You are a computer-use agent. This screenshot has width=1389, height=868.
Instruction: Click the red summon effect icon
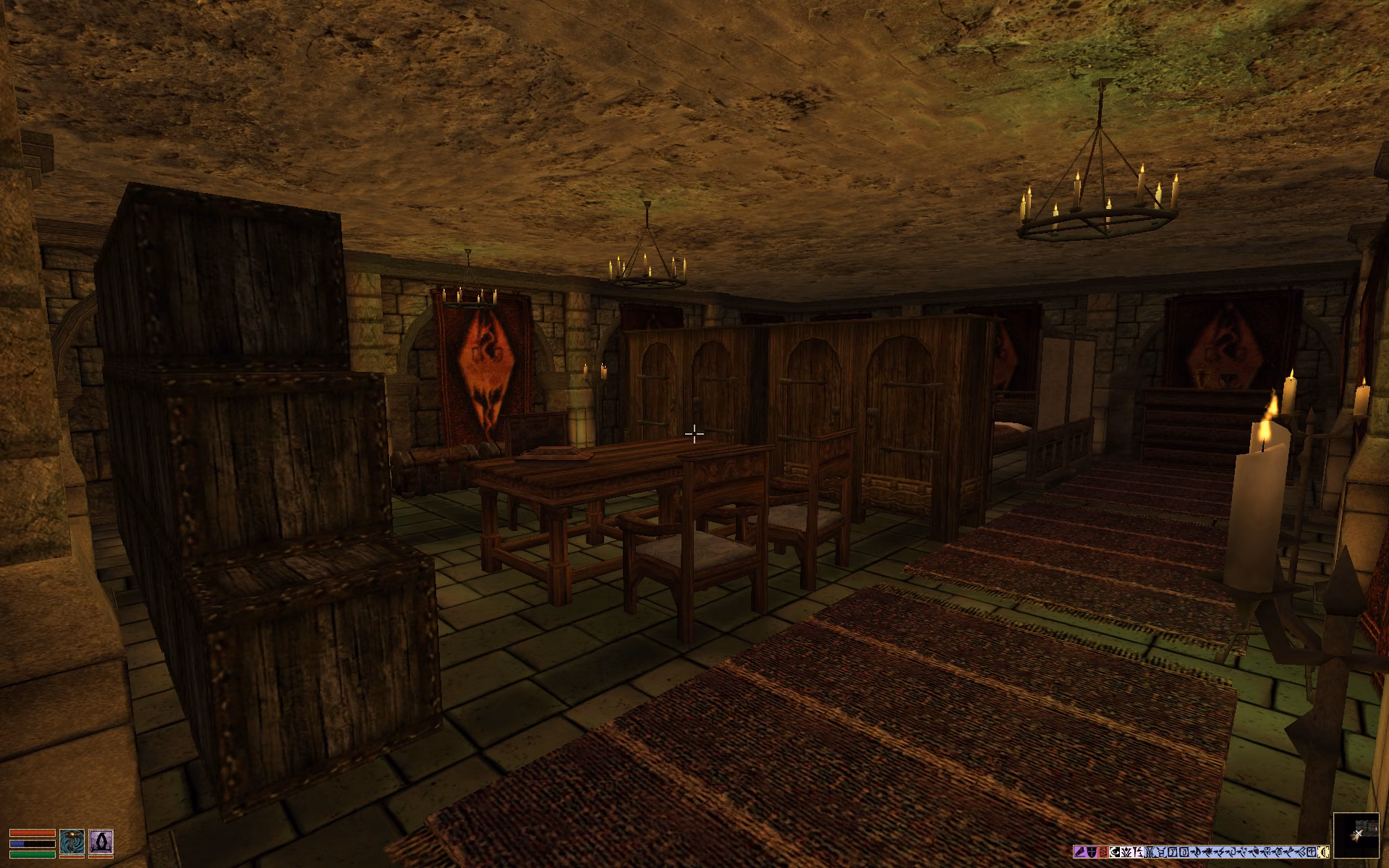[x=1103, y=852]
